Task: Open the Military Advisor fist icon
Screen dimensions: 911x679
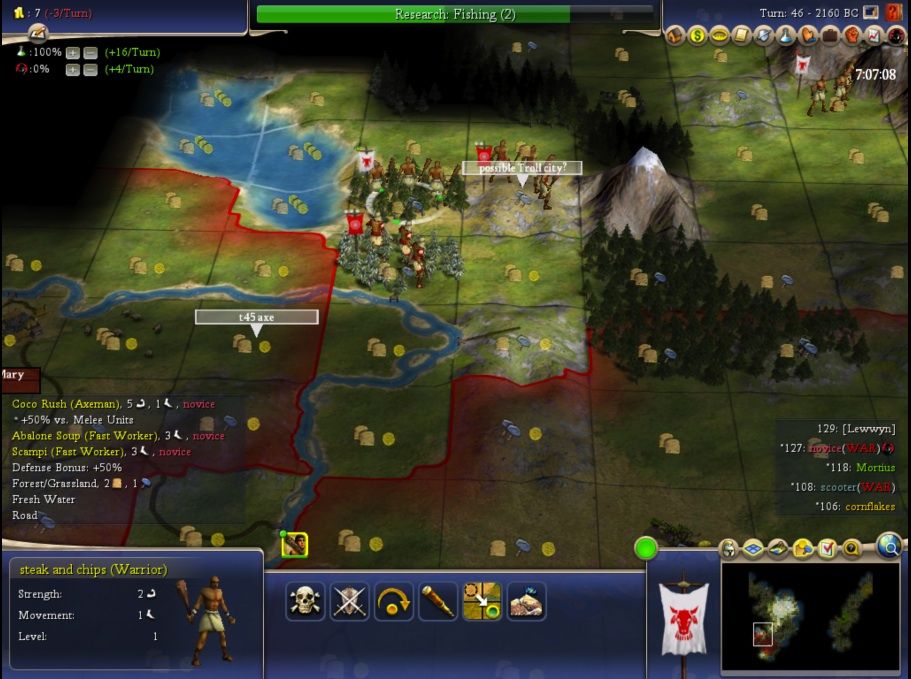Action: click(x=852, y=37)
